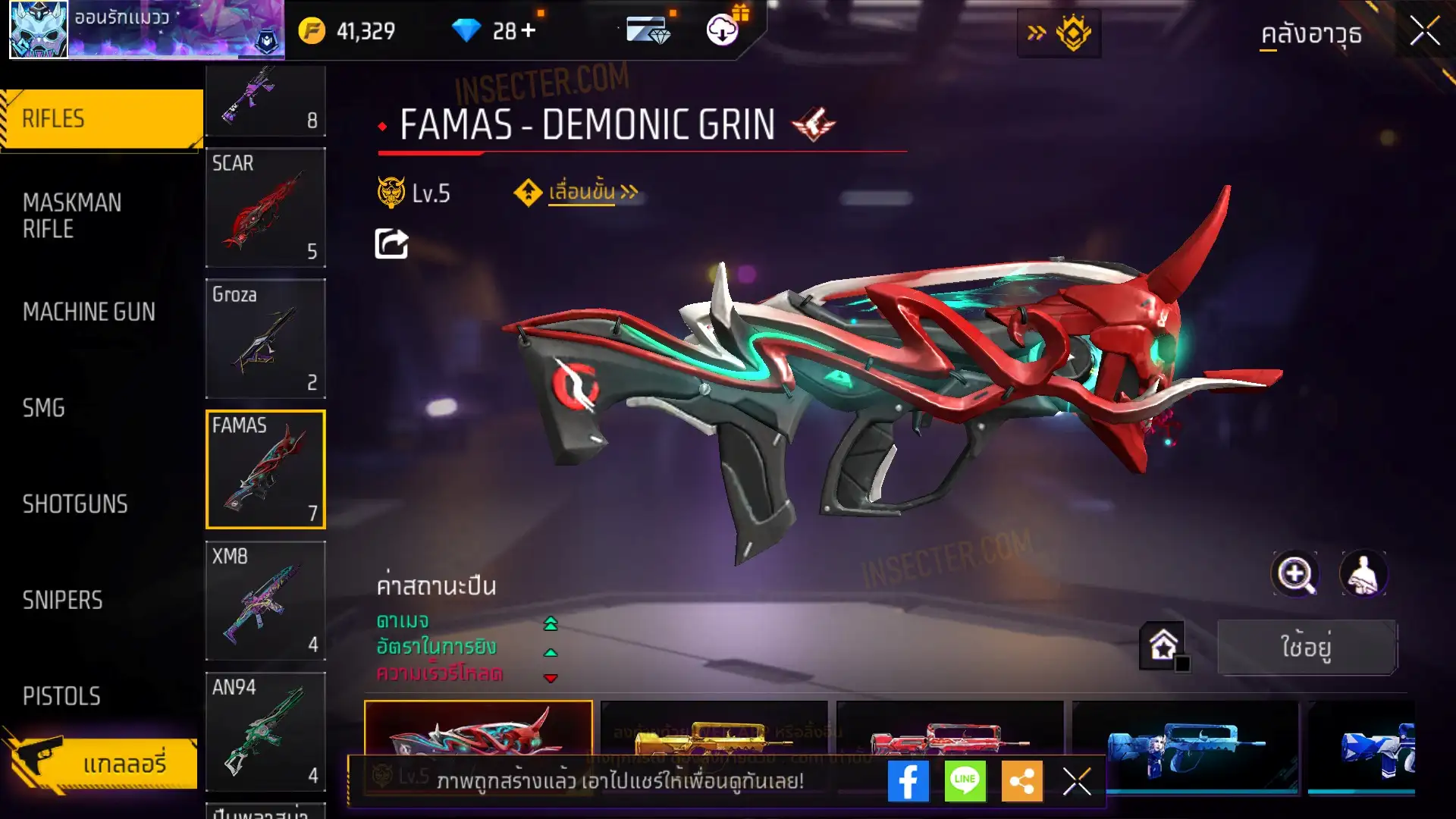Choose the SMG weapon category
Screen dimensions: 1456x819
click(44, 408)
